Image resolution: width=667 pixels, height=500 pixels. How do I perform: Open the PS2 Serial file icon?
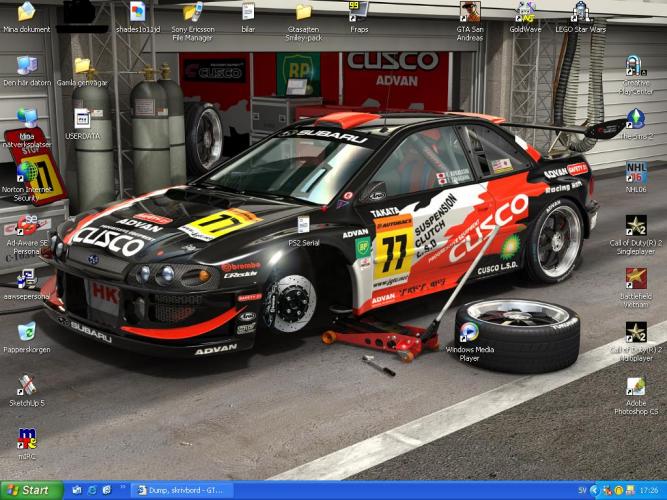tap(303, 226)
